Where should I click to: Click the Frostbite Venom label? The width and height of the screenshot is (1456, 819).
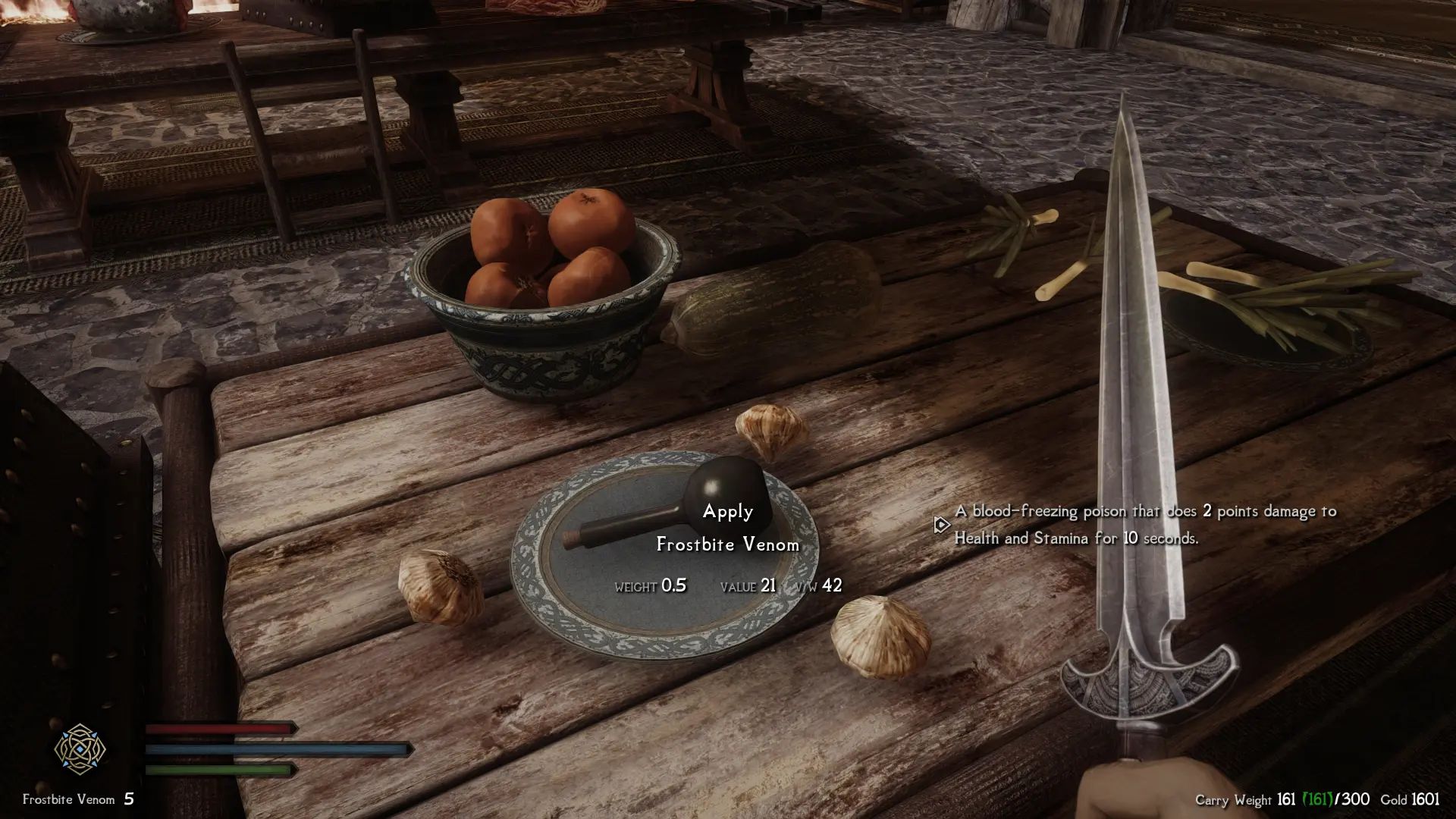[x=729, y=544]
